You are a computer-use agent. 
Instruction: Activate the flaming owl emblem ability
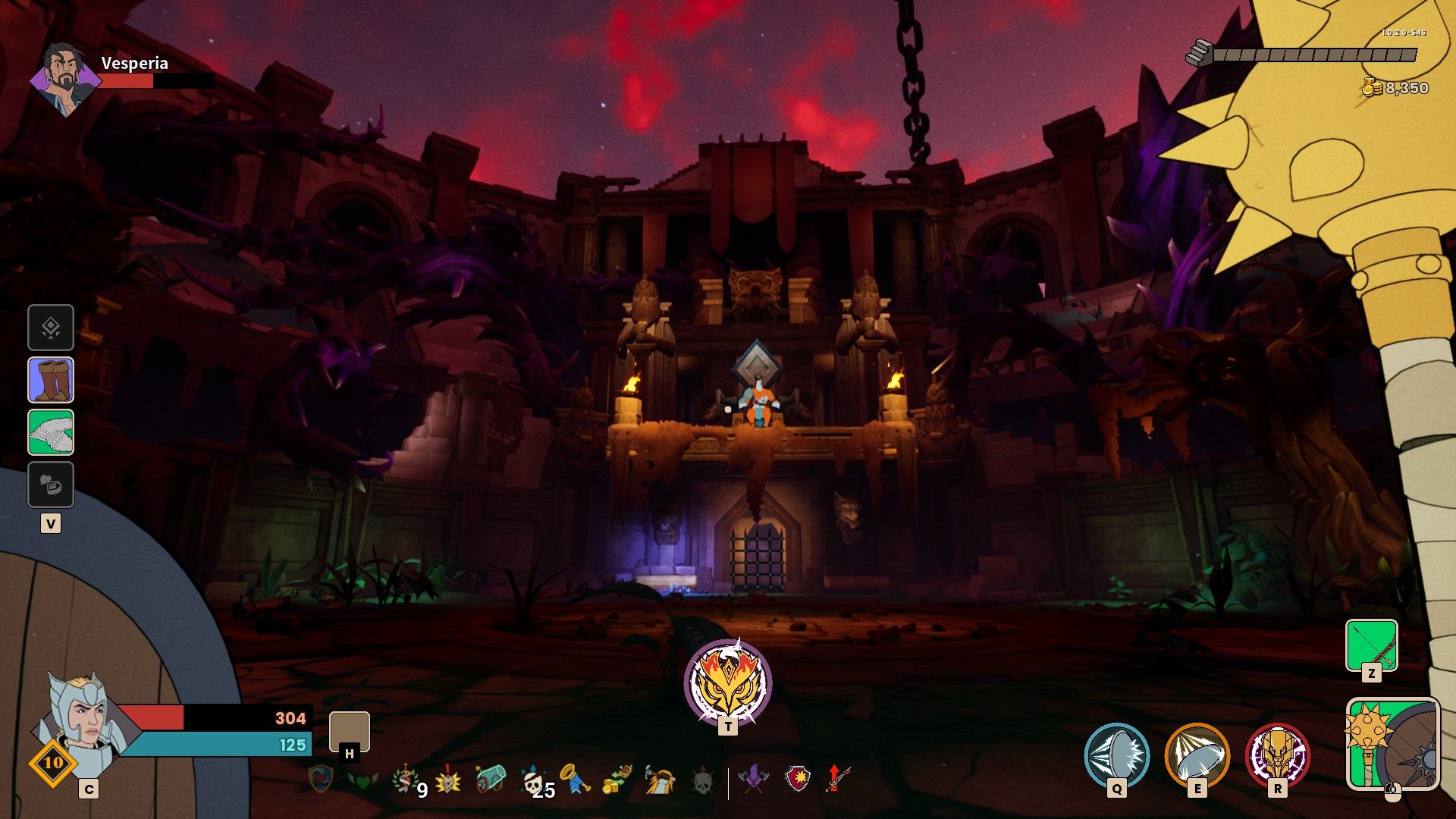pos(727,682)
